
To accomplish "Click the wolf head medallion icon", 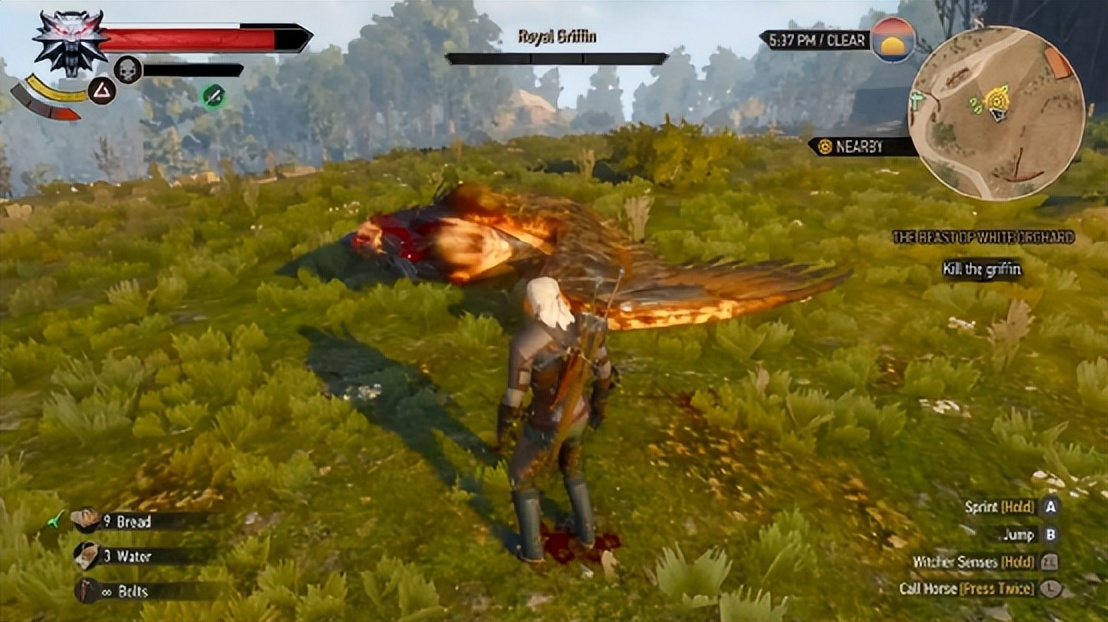I will (70, 42).
